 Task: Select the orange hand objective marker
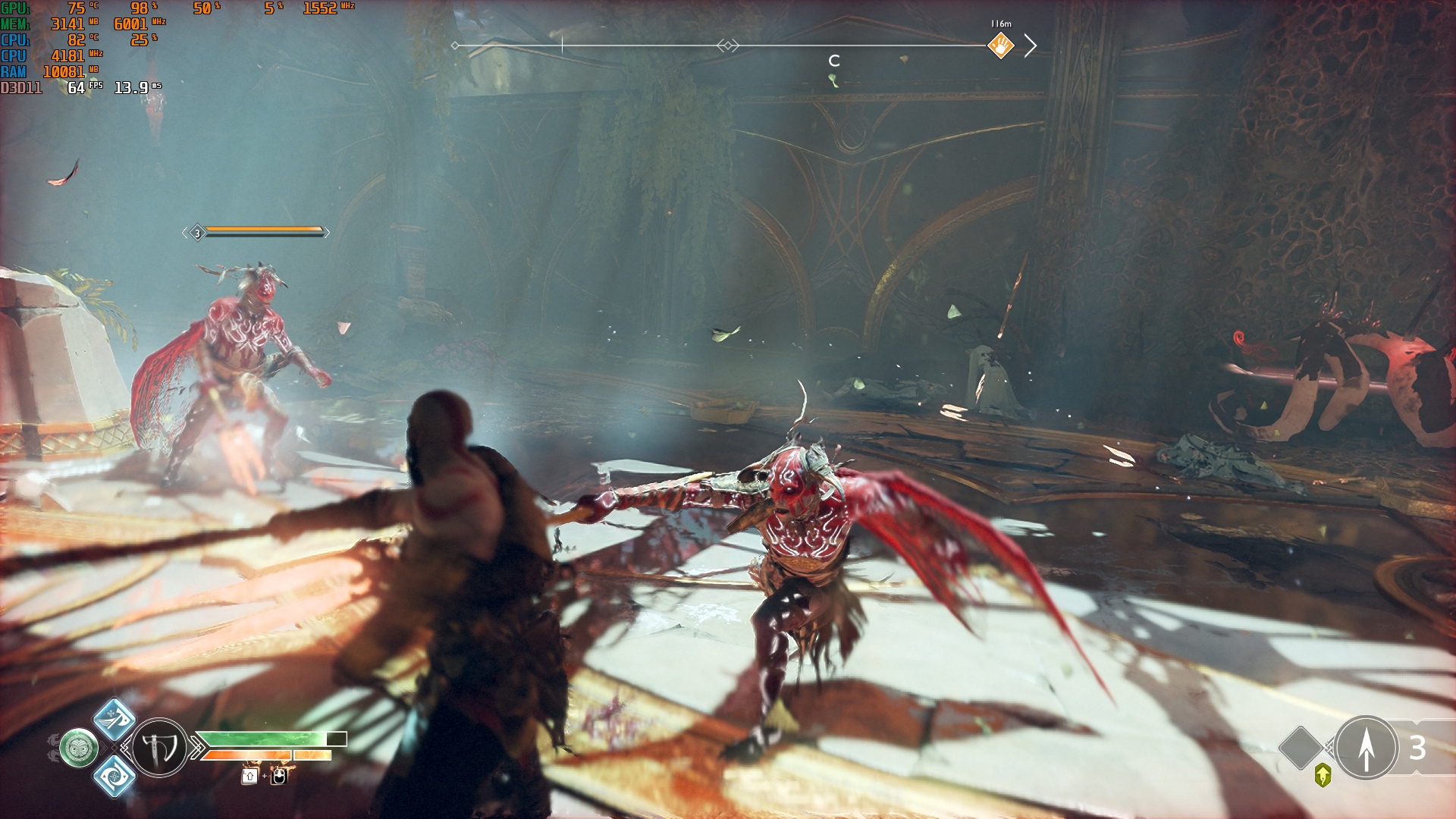pyautogui.click(x=1000, y=46)
